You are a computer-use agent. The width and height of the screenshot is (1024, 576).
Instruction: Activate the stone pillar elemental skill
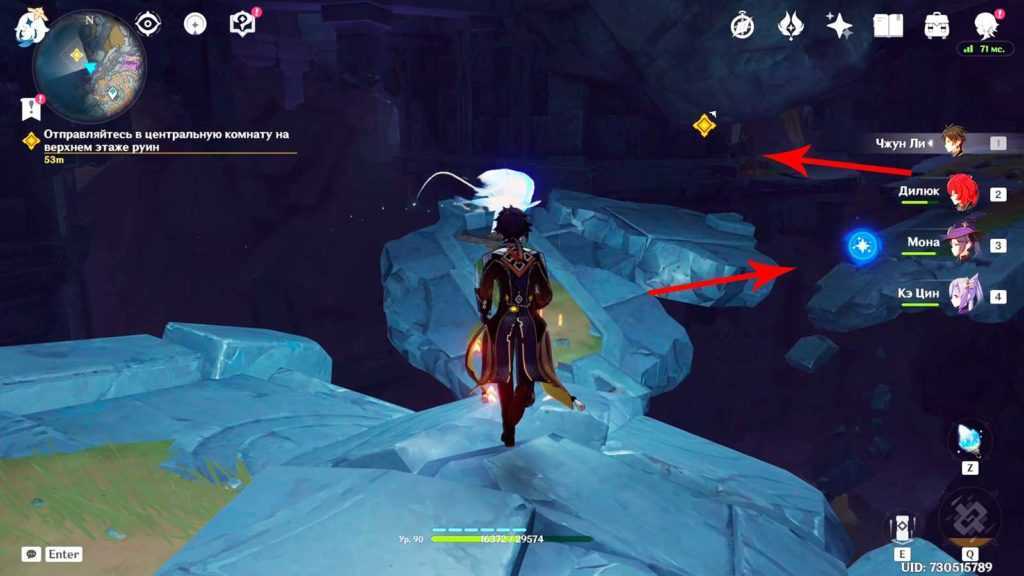903,526
